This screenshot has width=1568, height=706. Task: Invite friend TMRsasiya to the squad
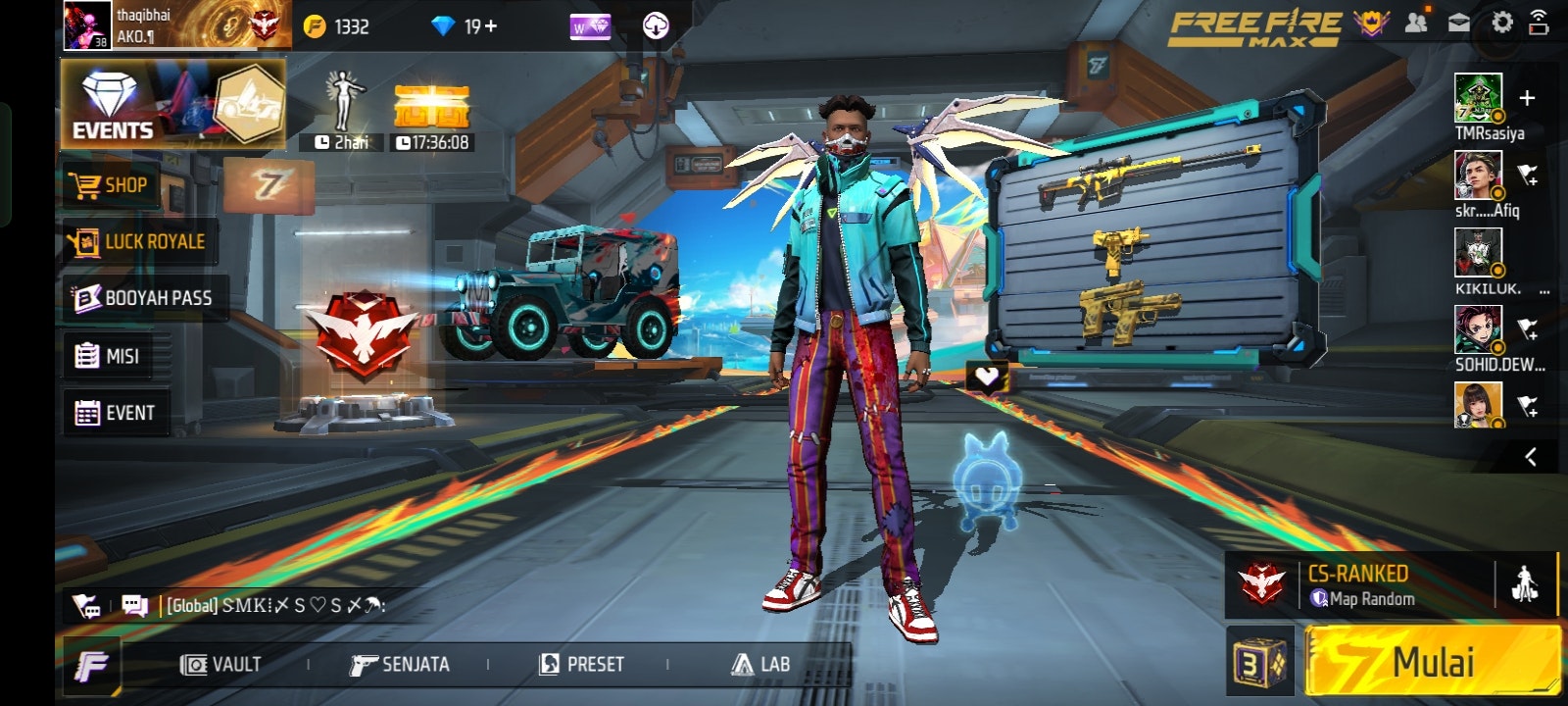click(1526, 98)
